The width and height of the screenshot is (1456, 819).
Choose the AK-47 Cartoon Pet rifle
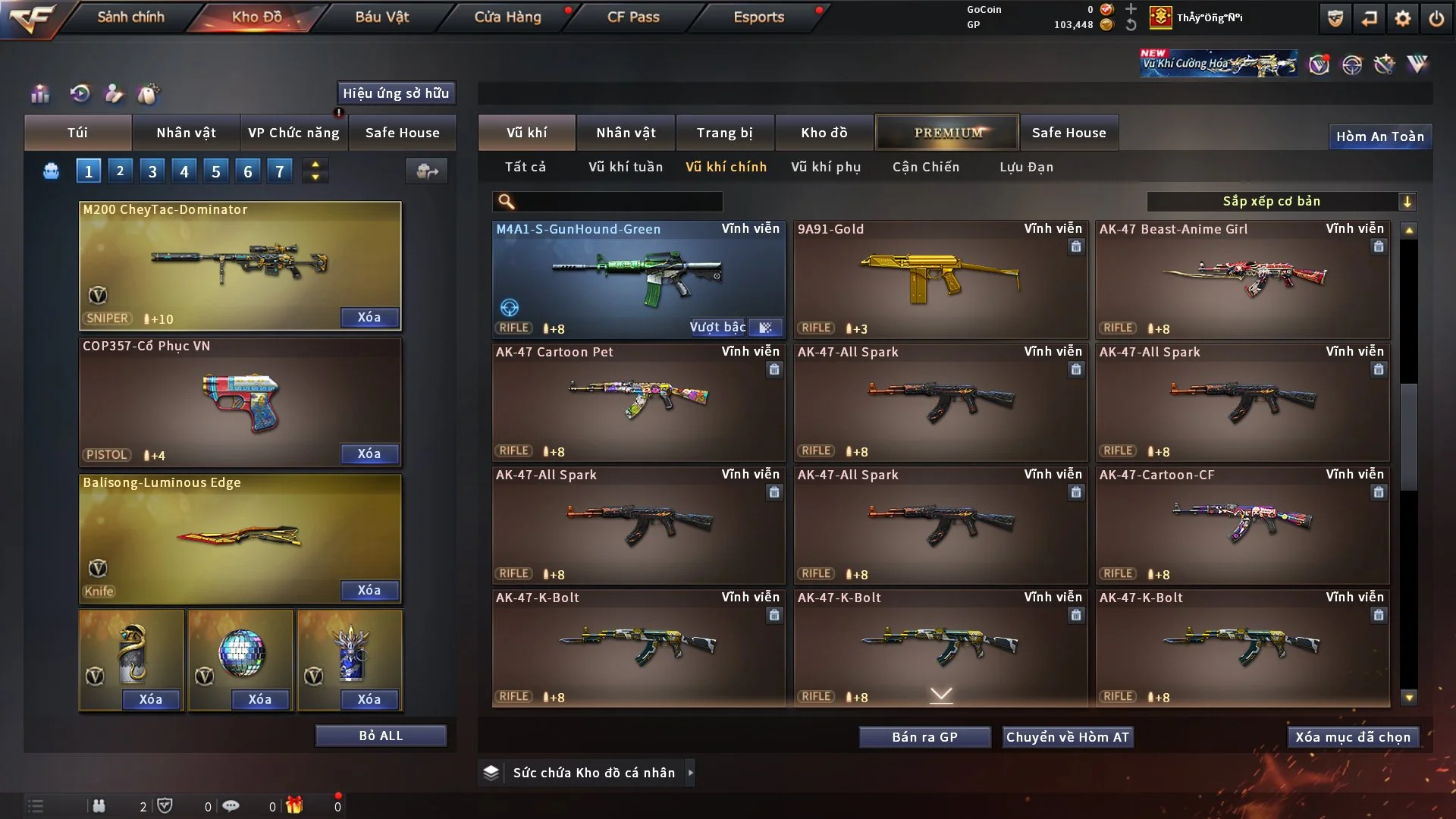pos(639,402)
